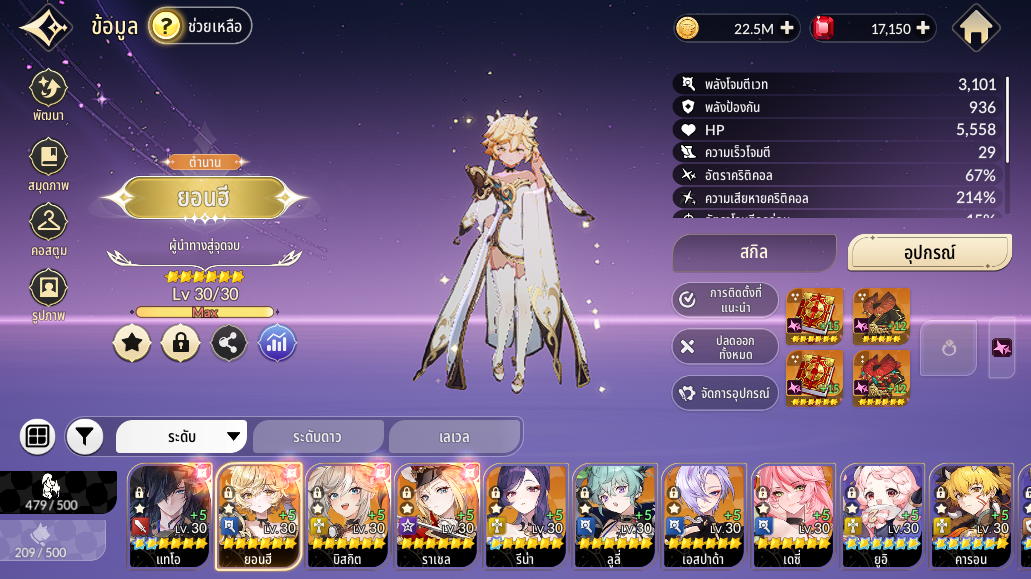Add more red gems with plus
This screenshot has height=579, width=1031.
[923, 28]
